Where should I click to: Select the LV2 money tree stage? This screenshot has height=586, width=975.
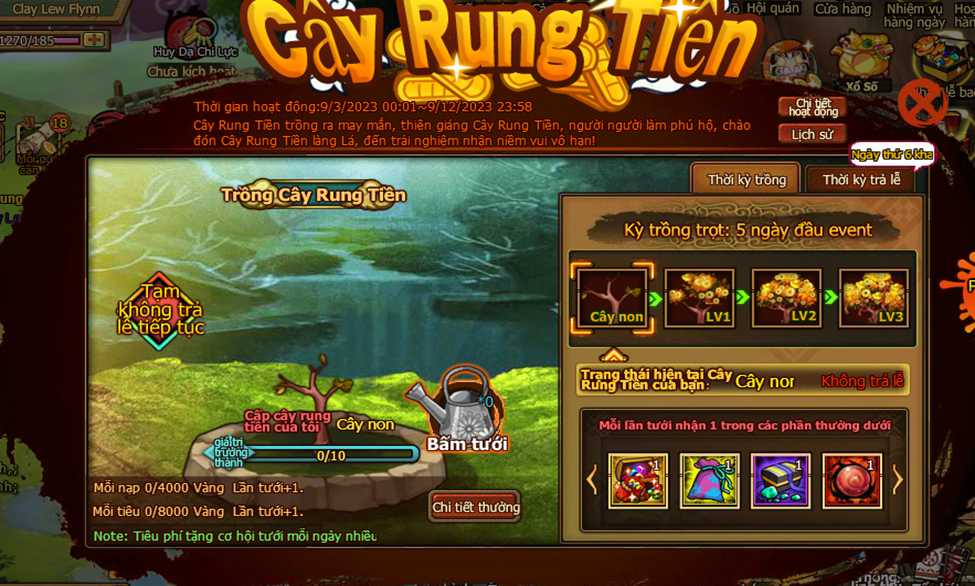[786, 298]
